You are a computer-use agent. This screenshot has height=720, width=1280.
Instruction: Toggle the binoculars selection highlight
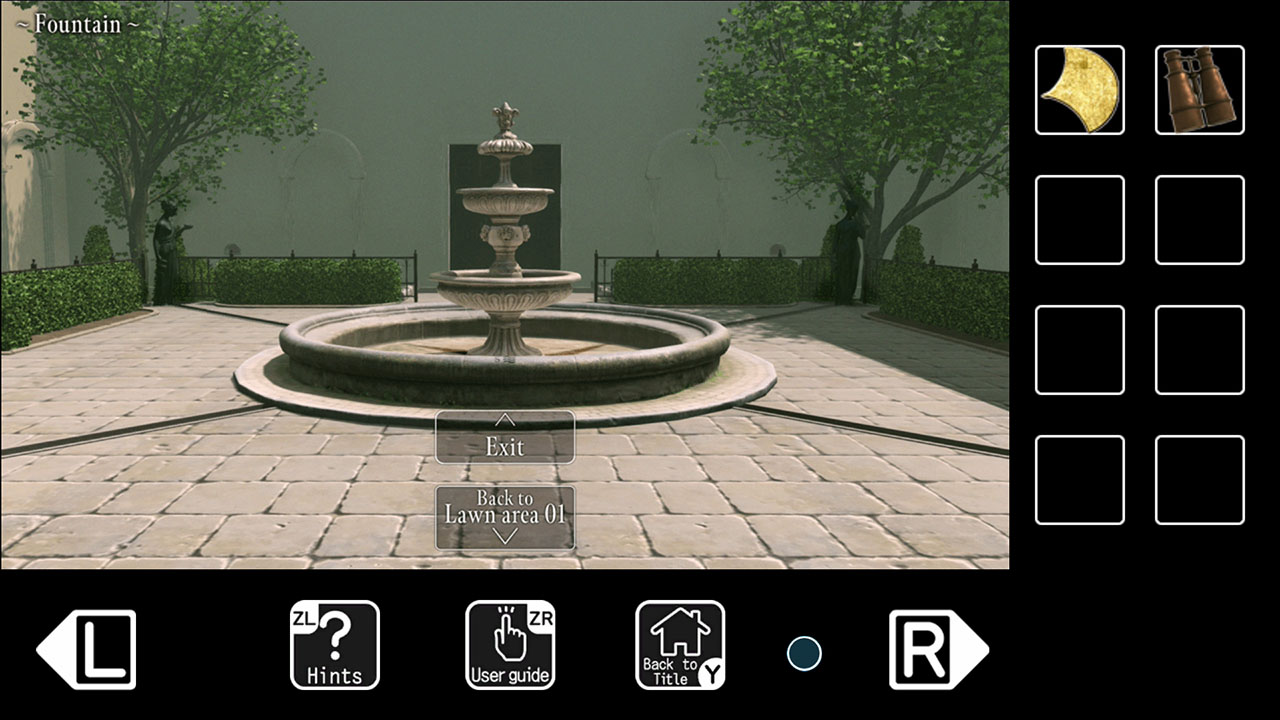click(1199, 91)
